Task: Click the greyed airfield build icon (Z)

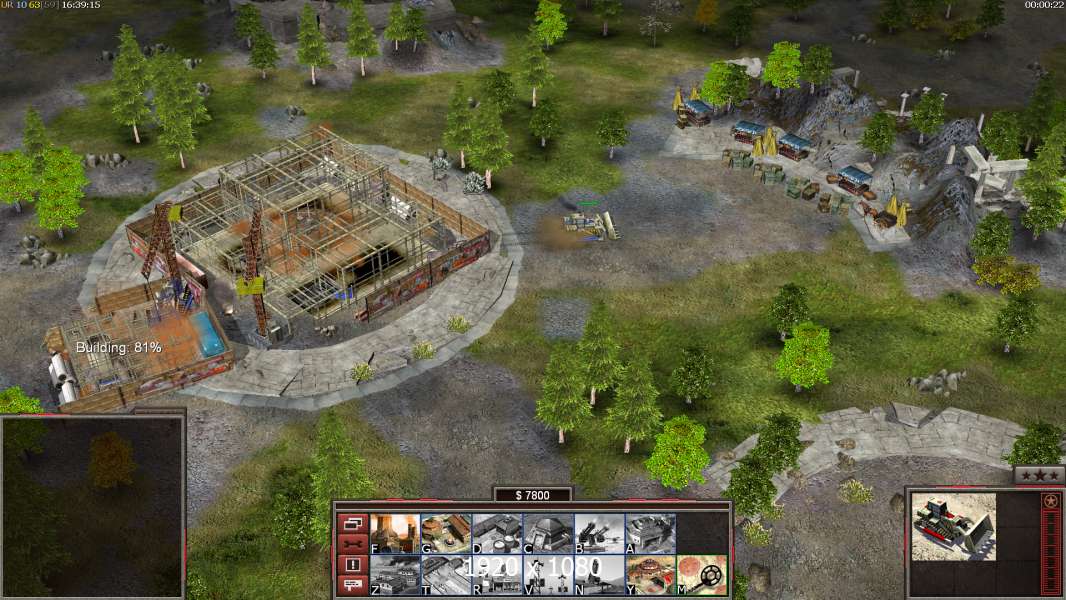Action: 395,574
